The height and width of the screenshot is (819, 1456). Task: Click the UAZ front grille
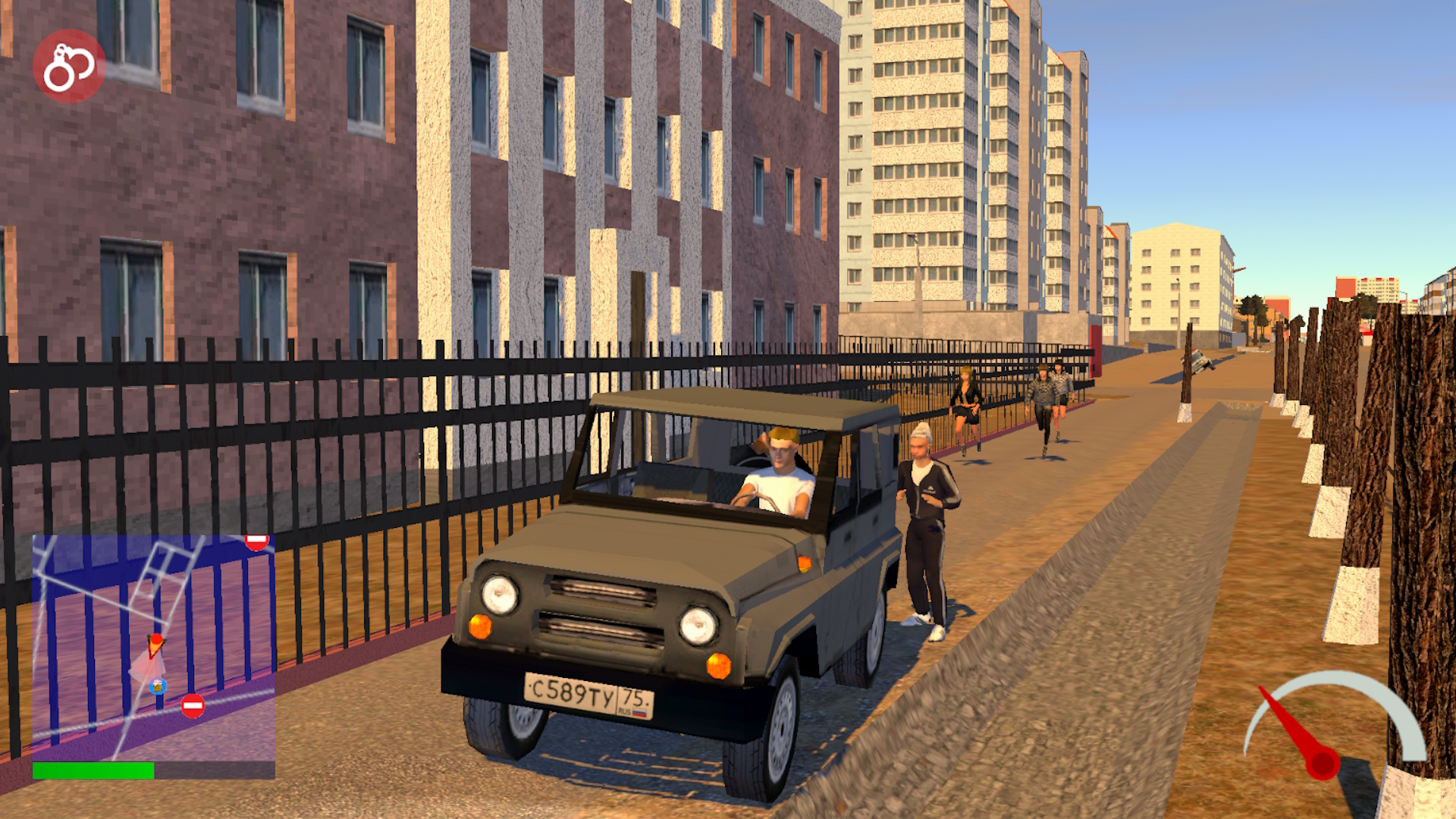[599, 607]
